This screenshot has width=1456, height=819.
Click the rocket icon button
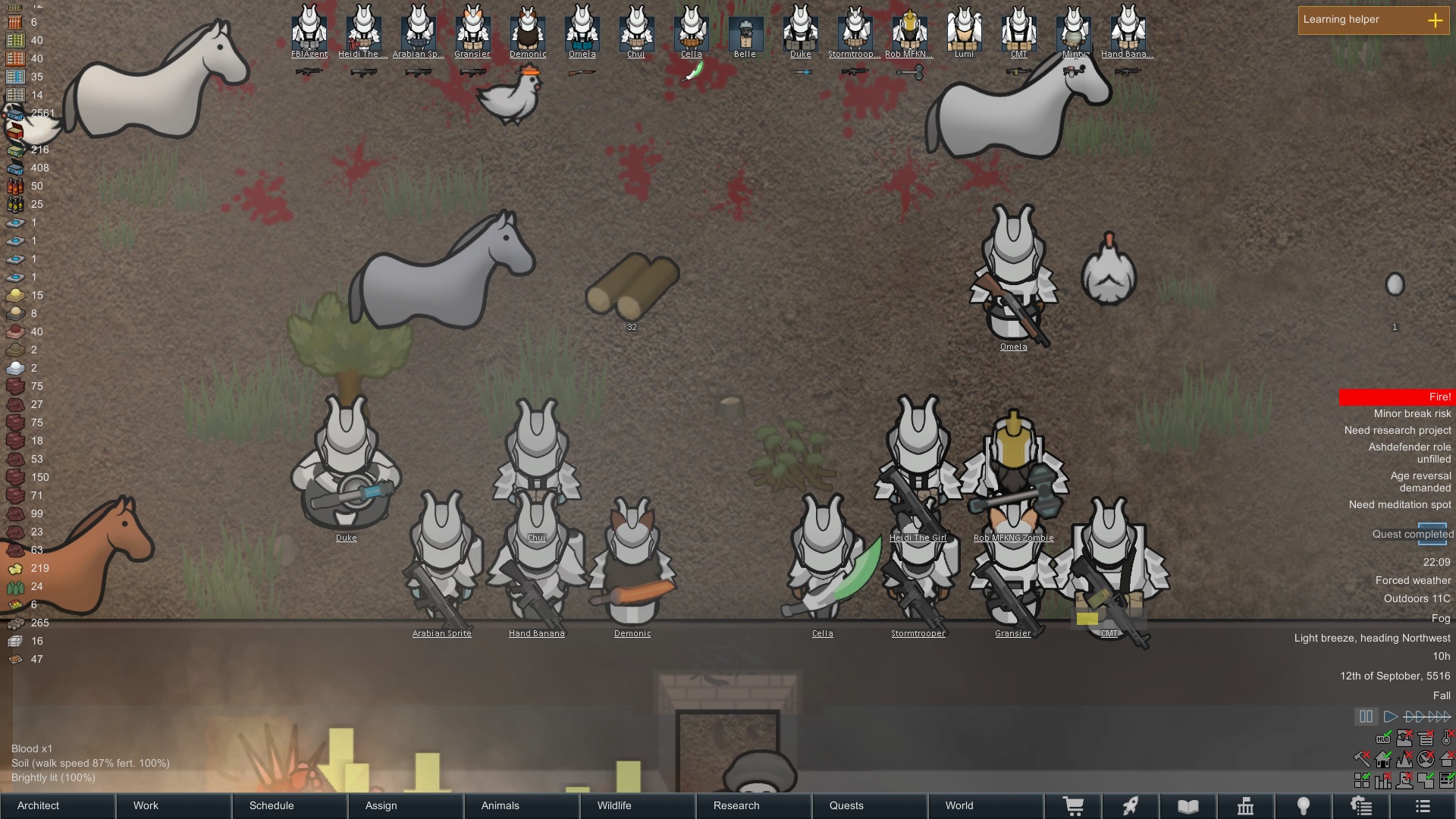pyautogui.click(x=1131, y=806)
